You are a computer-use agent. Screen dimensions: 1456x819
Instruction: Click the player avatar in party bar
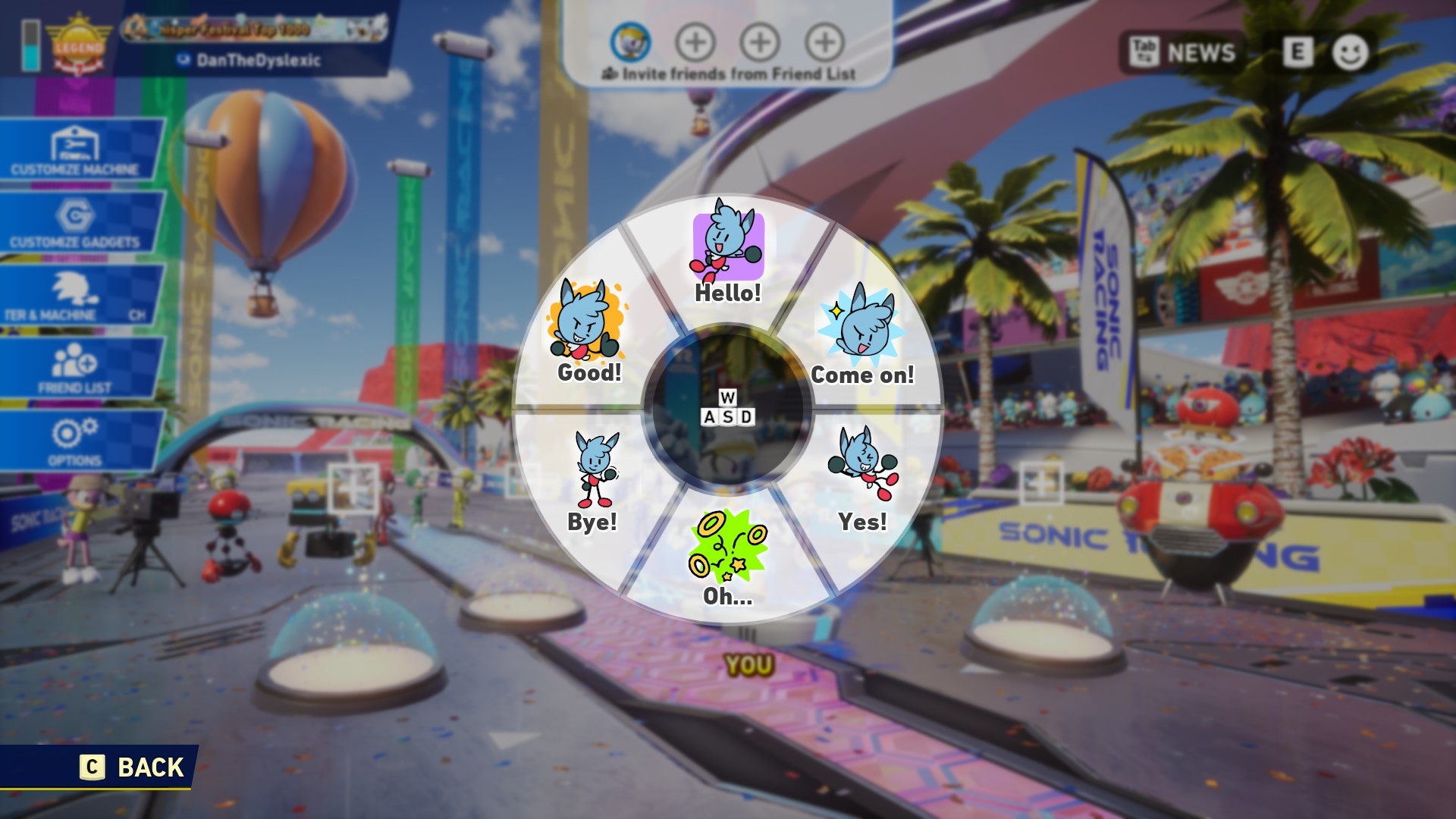(630, 42)
